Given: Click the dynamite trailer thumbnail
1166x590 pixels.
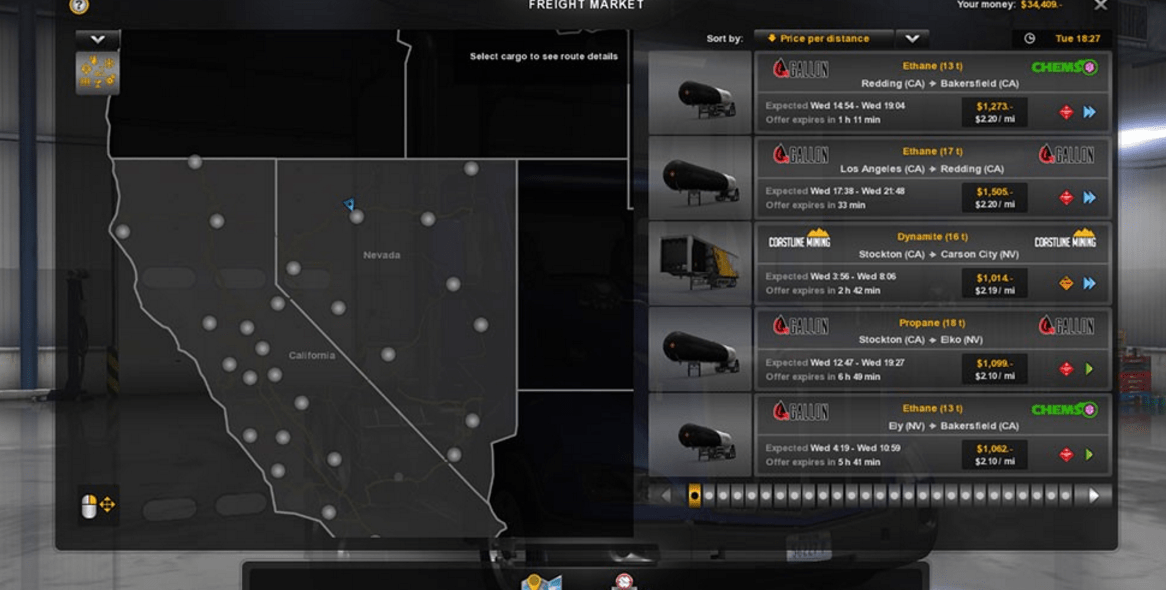Looking at the screenshot, I should (x=700, y=263).
